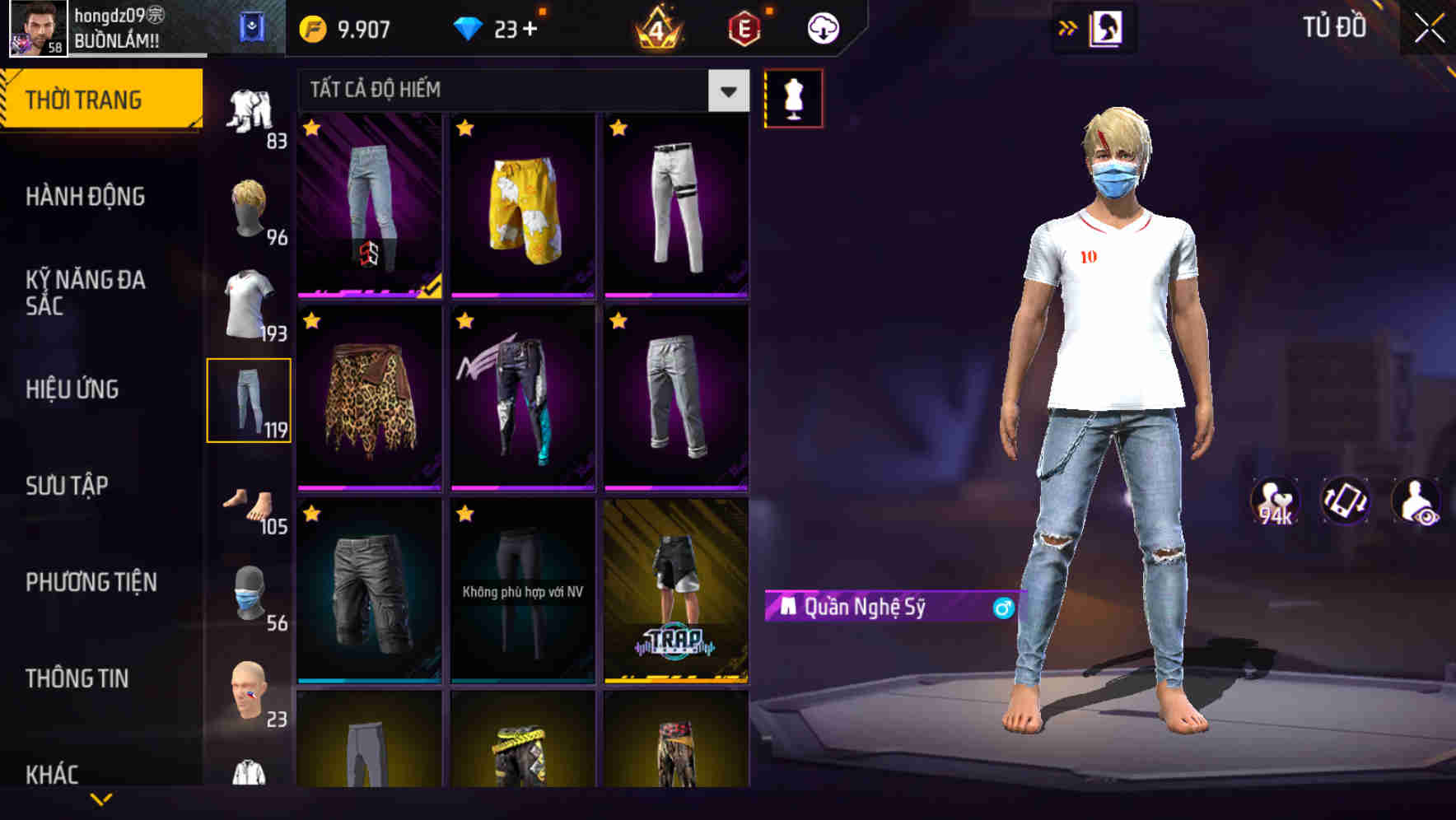Click the mannequin preview icon above character

point(793,97)
